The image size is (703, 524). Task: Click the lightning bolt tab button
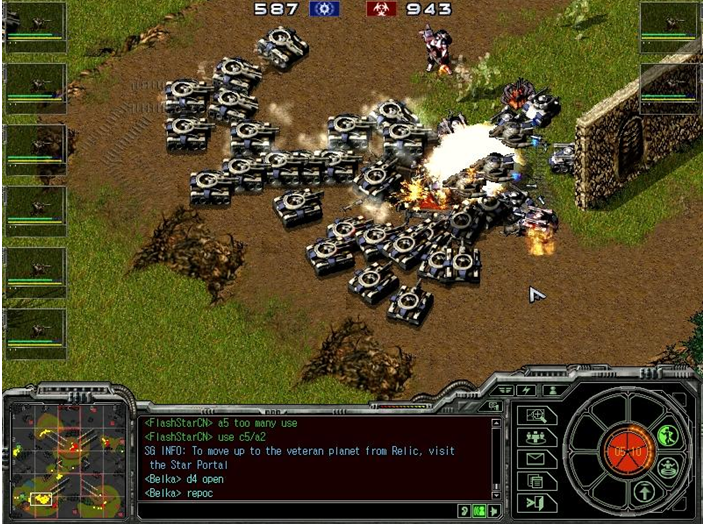527,390
